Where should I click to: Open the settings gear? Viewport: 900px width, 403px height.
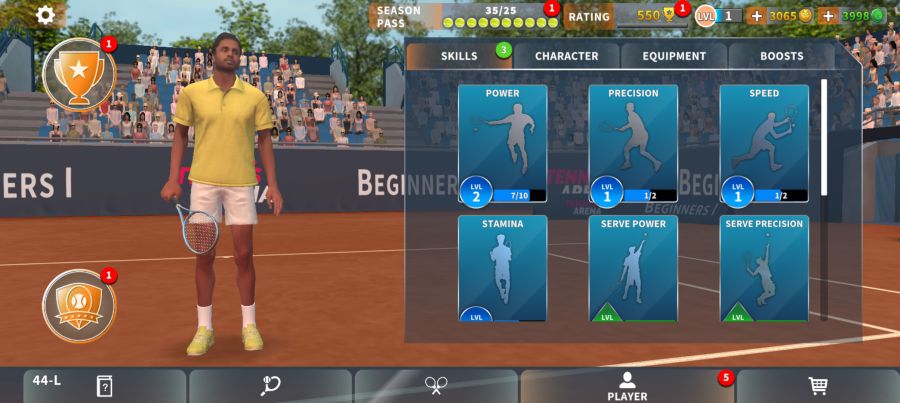(46, 15)
